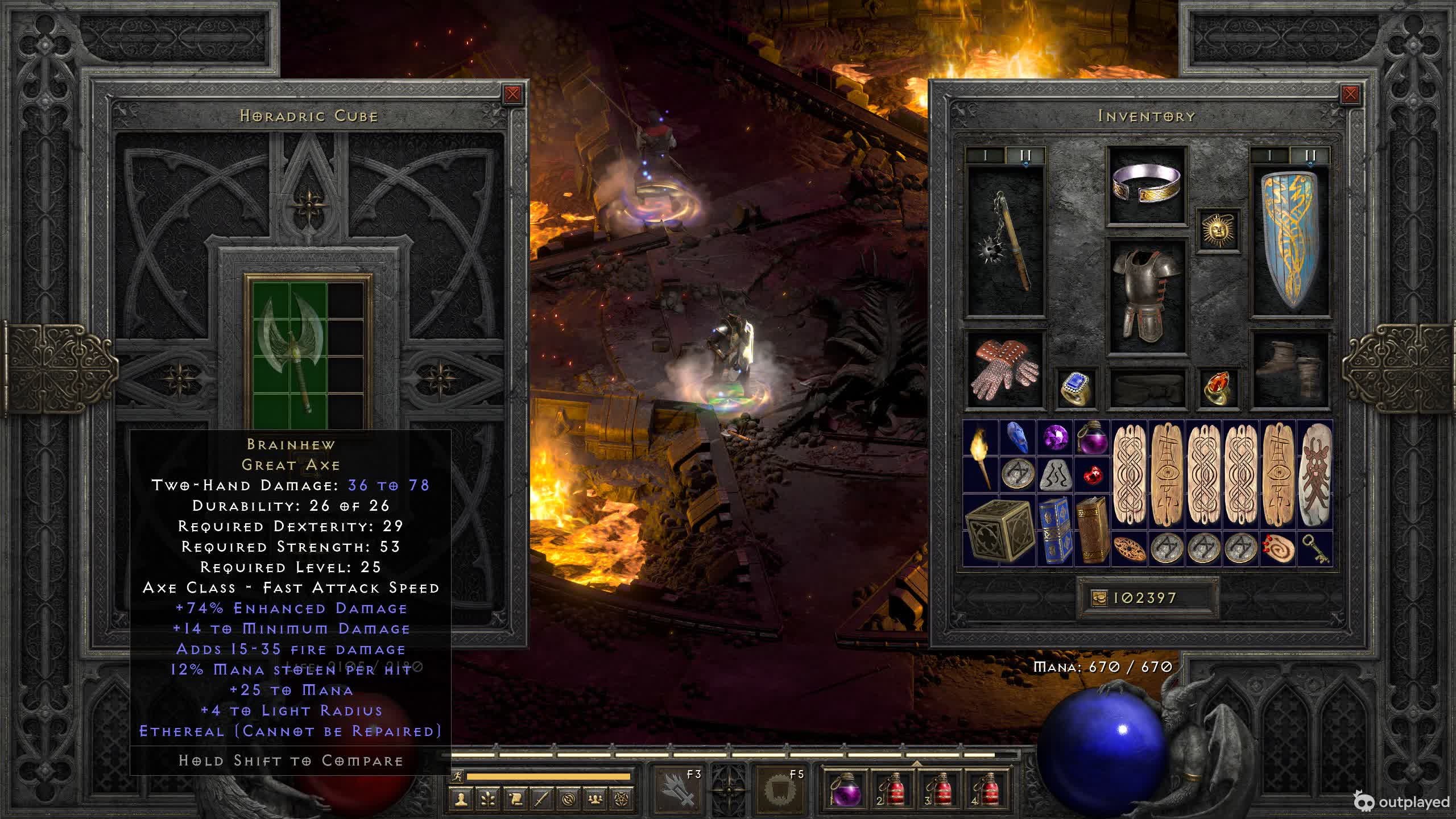This screenshot has height=819, width=1456.
Task: Toggle the run/walk button
Action: [457, 776]
